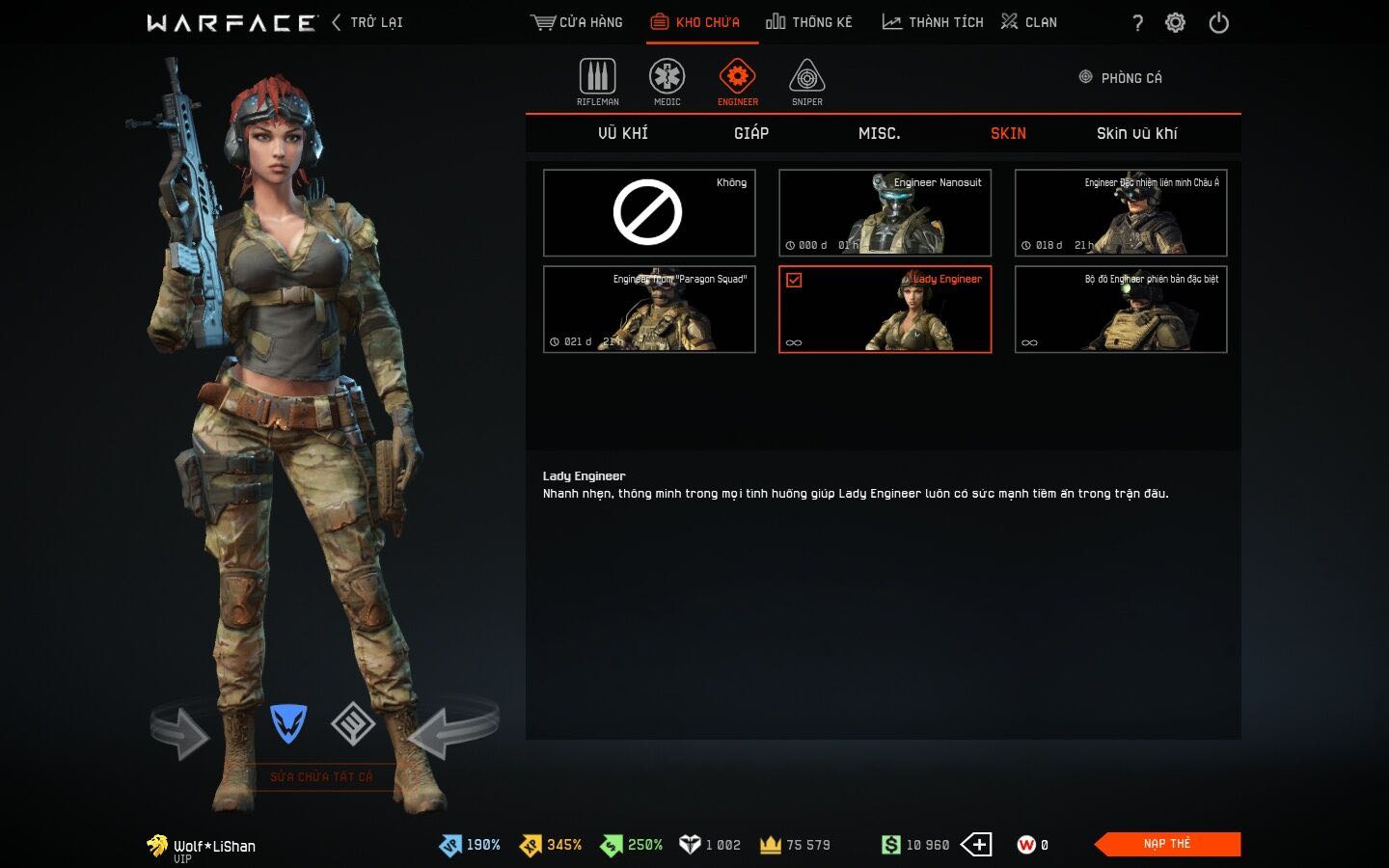
Task: Show the GIÁP armor tab
Action: (x=751, y=133)
